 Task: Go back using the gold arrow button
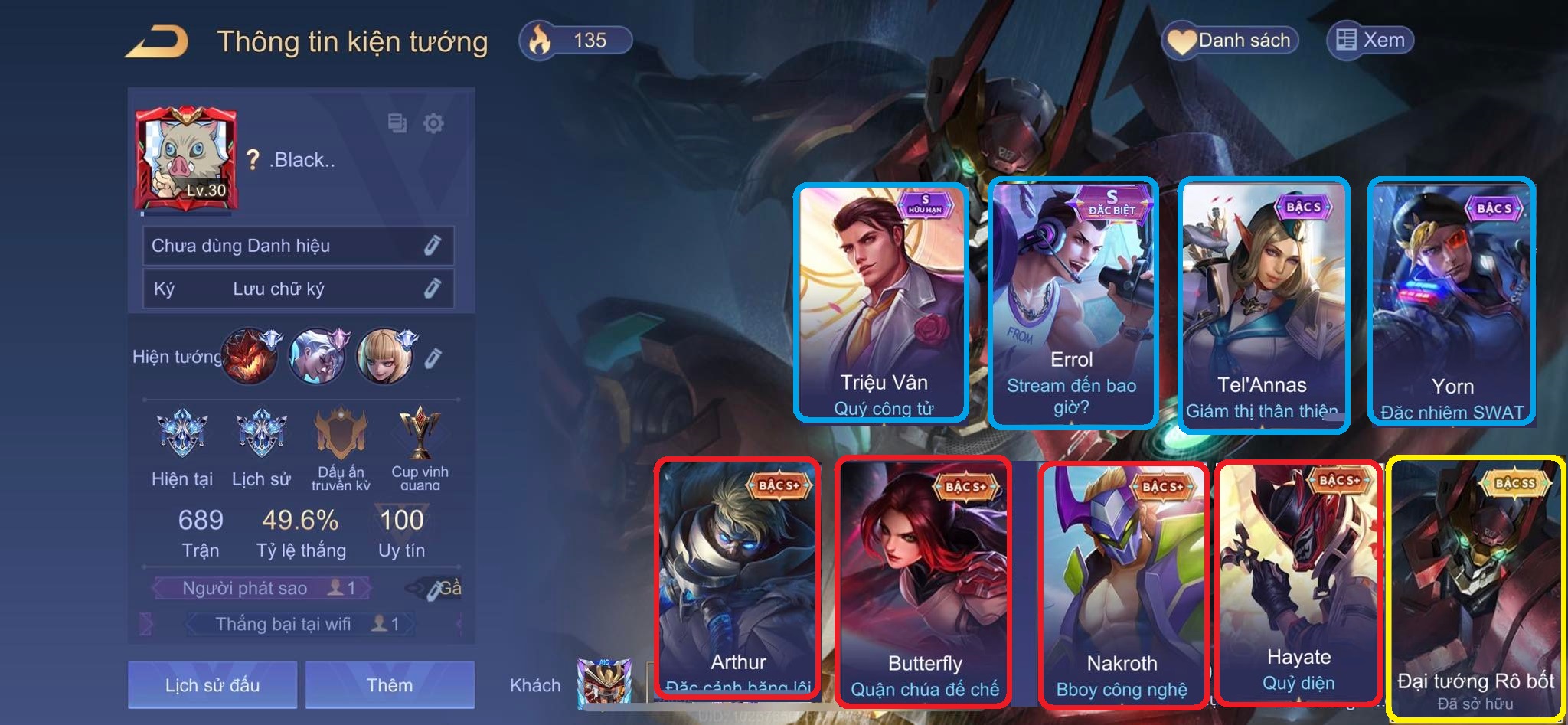[157, 42]
